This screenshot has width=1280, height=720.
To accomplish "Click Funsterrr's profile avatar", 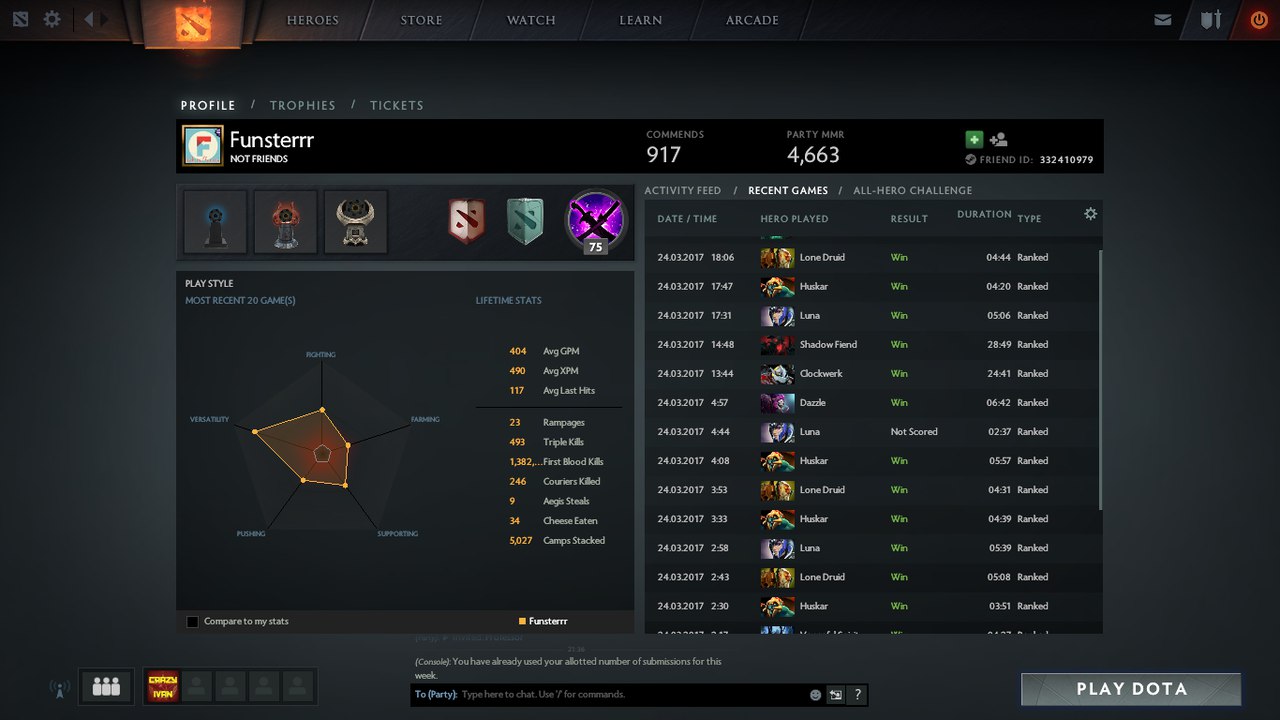I will pyautogui.click(x=202, y=146).
